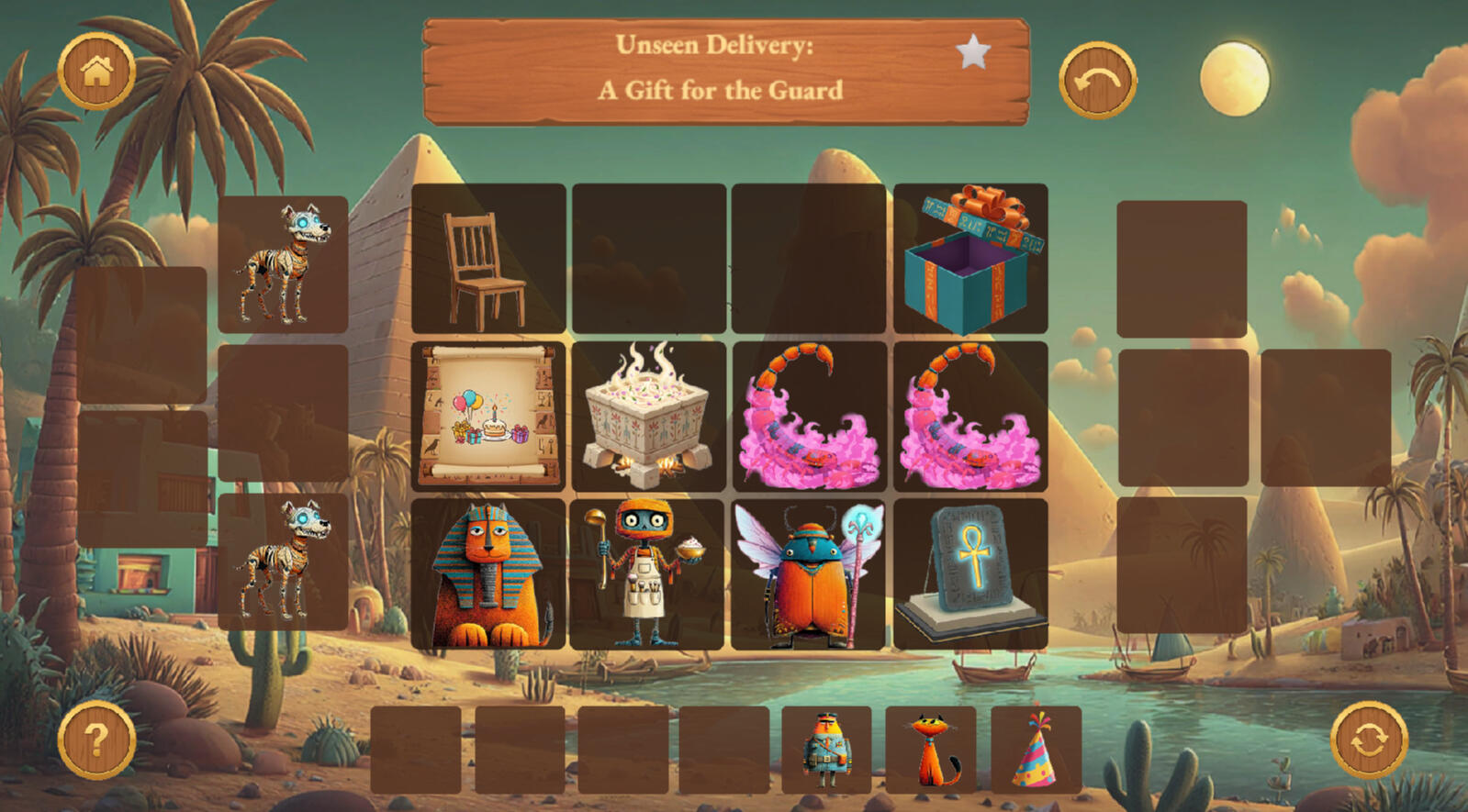Select the orange cat in the tray
The width and height of the screenshot is (1468, 812).
click(931, 750)
